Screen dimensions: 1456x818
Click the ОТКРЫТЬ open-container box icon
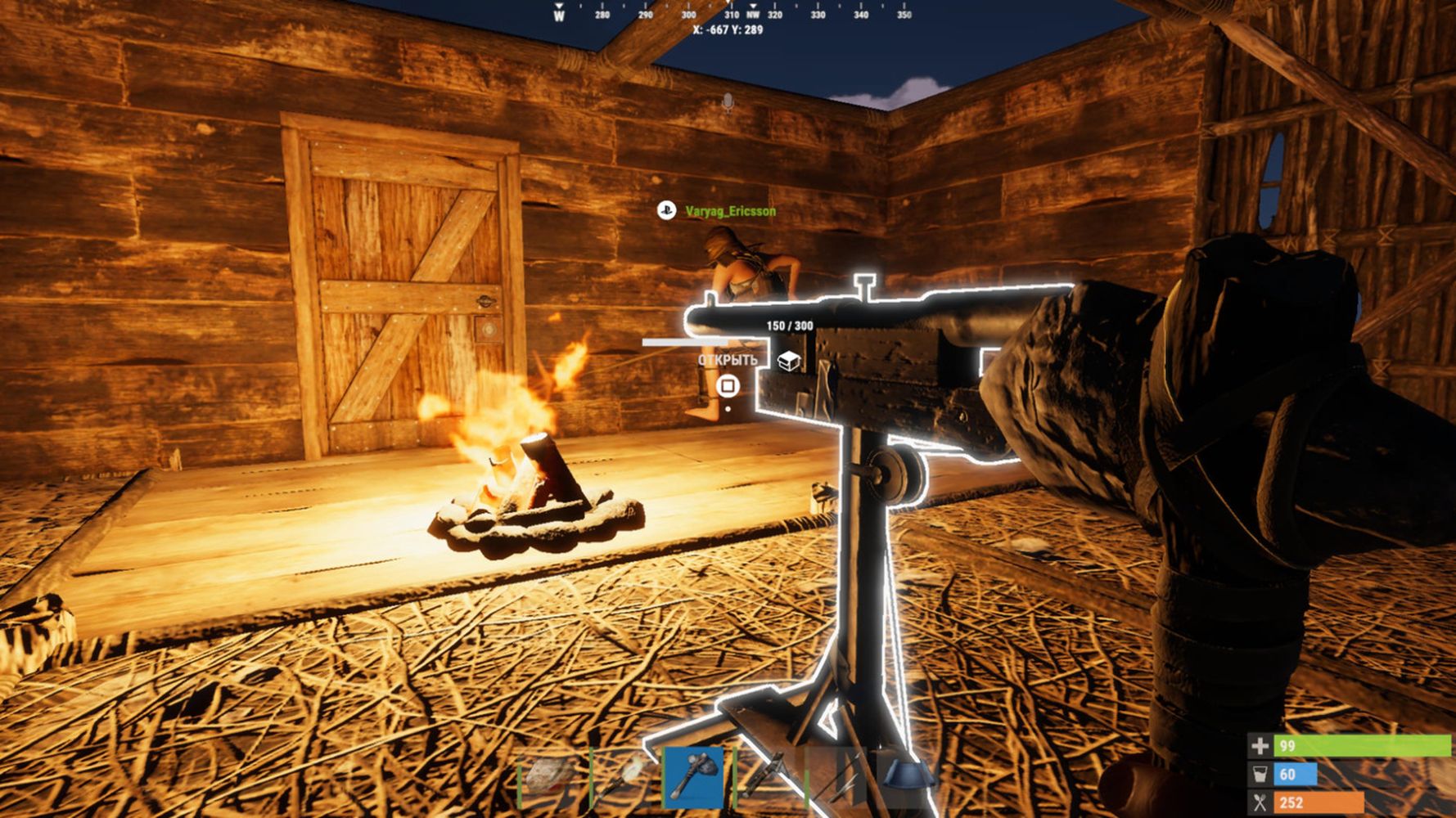point(788,361)
